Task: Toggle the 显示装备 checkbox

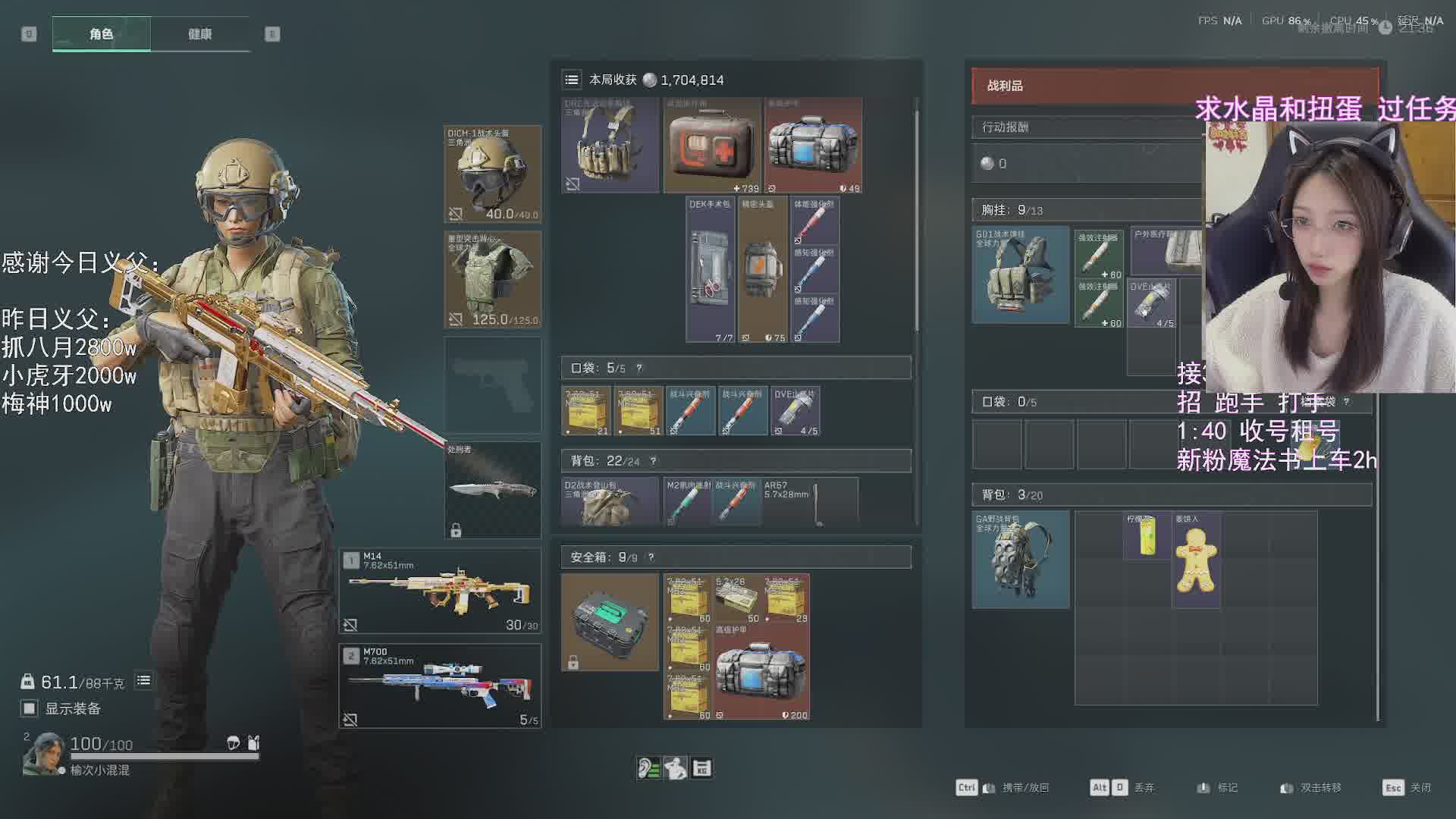Action: point(30,708)
